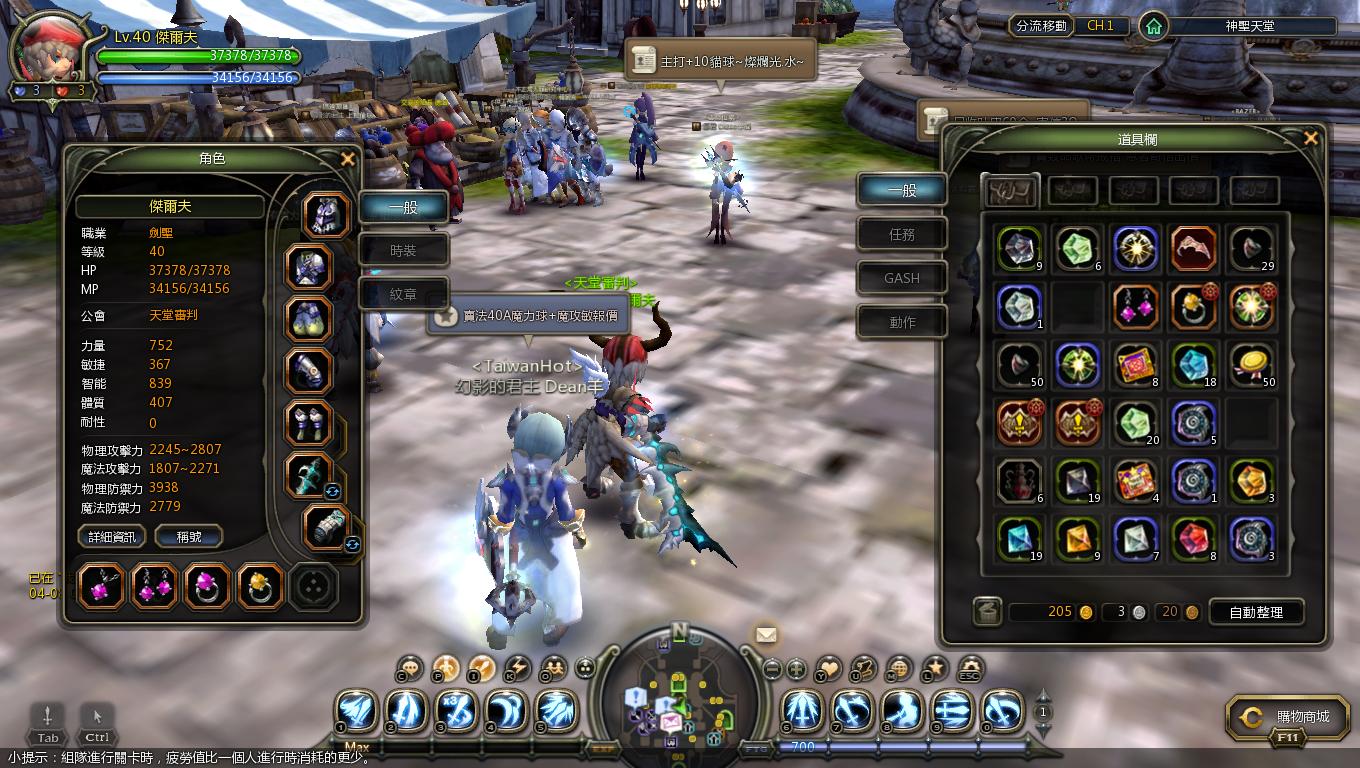
Task: Open the mail envelope notification
Action: click(x=766, y=635)
